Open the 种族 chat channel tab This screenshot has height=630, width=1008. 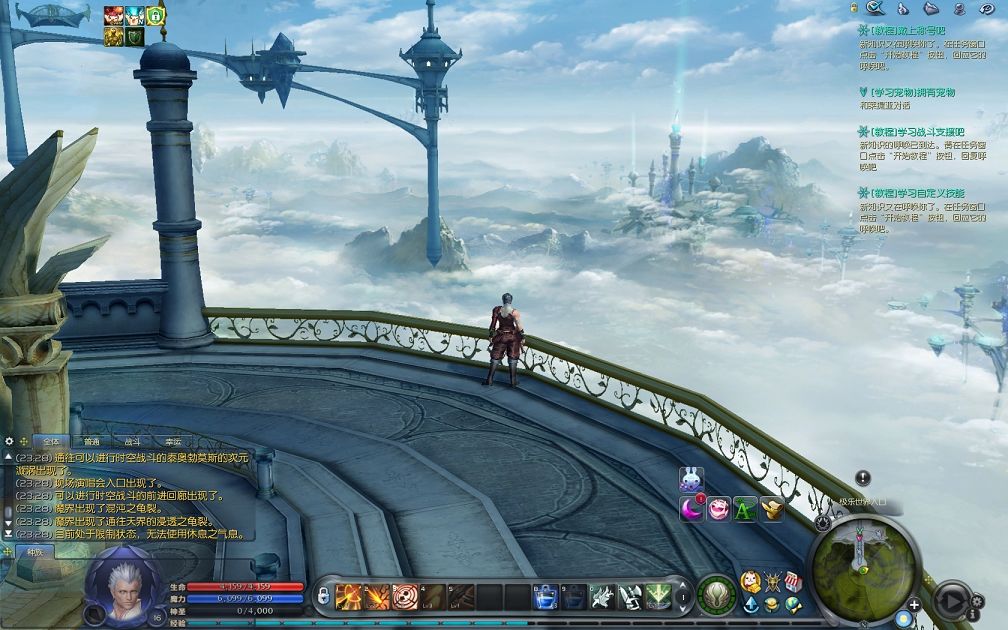(35, 551)
